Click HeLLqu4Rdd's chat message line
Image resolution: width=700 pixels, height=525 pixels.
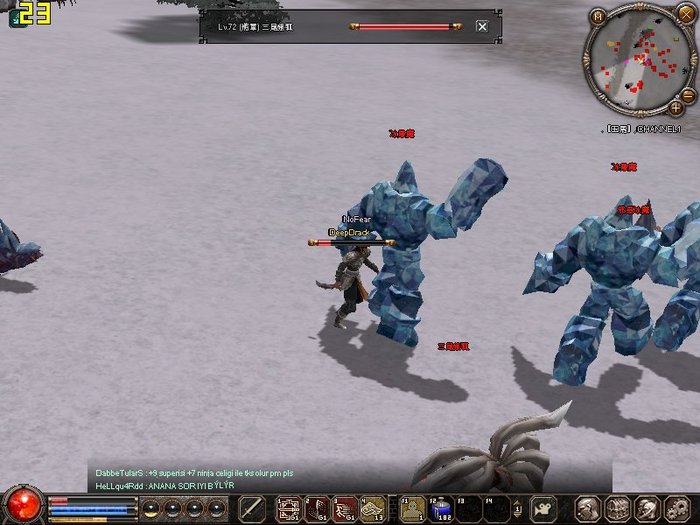pyautogui.click(x=165, y=485)
